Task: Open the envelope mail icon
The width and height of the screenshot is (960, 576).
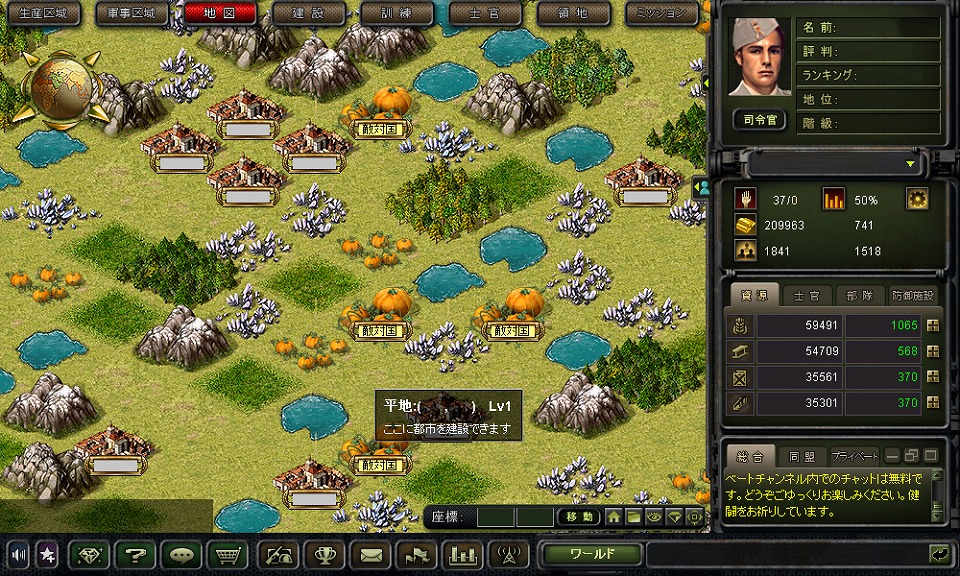Action: pos(371,554)
